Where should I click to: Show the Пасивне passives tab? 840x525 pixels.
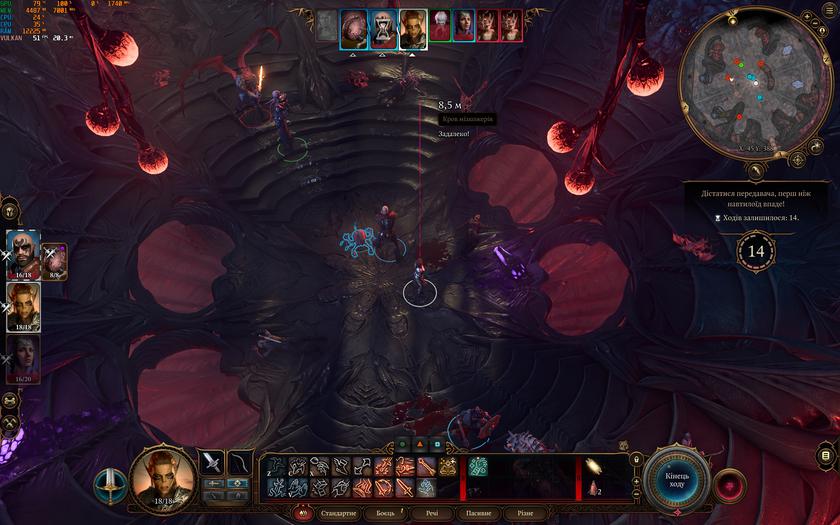(x=478, y=513)
